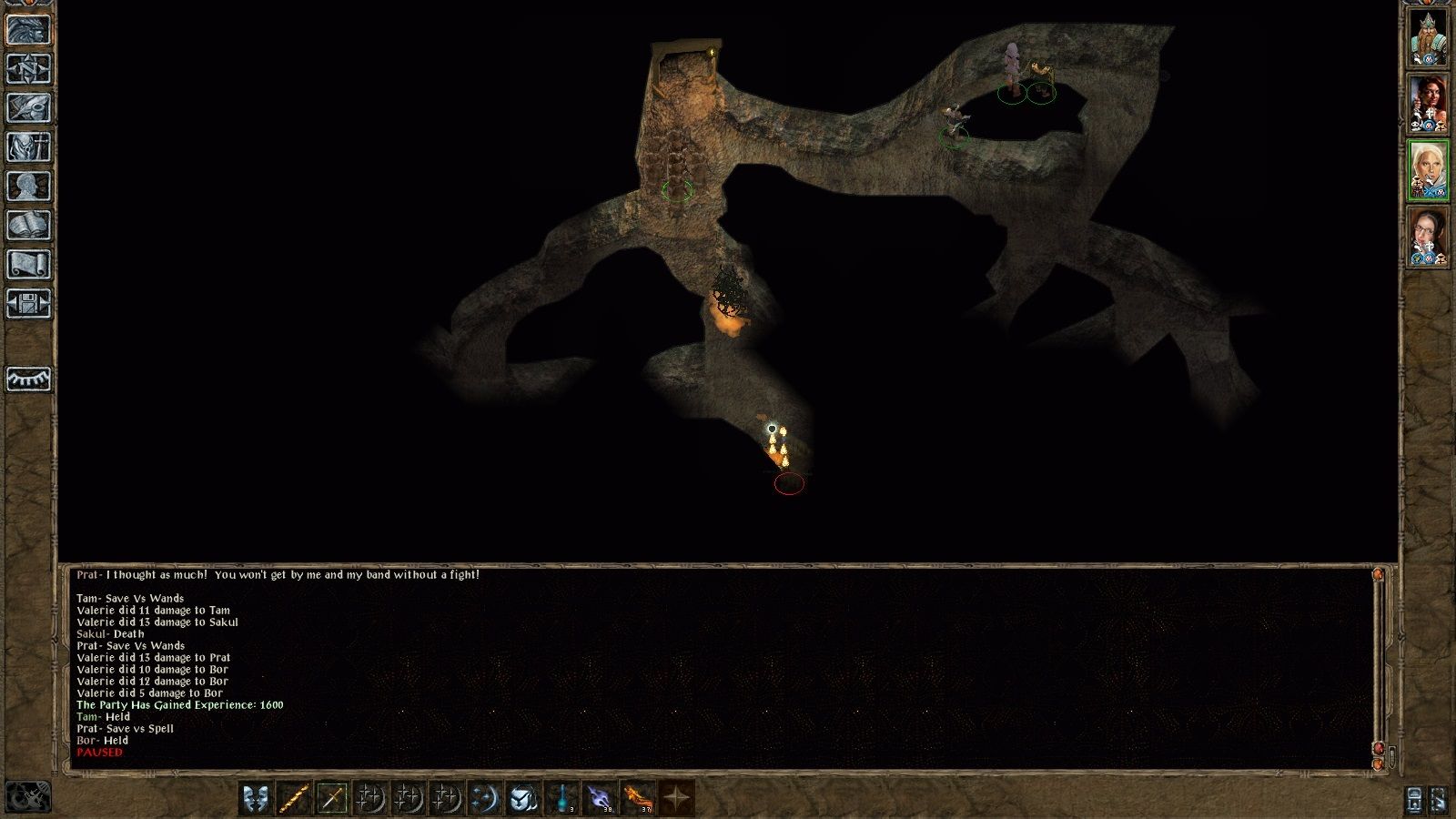Select the dark-haired woman portrait
Viewport: 1456px width, 819px height.
1428,104
